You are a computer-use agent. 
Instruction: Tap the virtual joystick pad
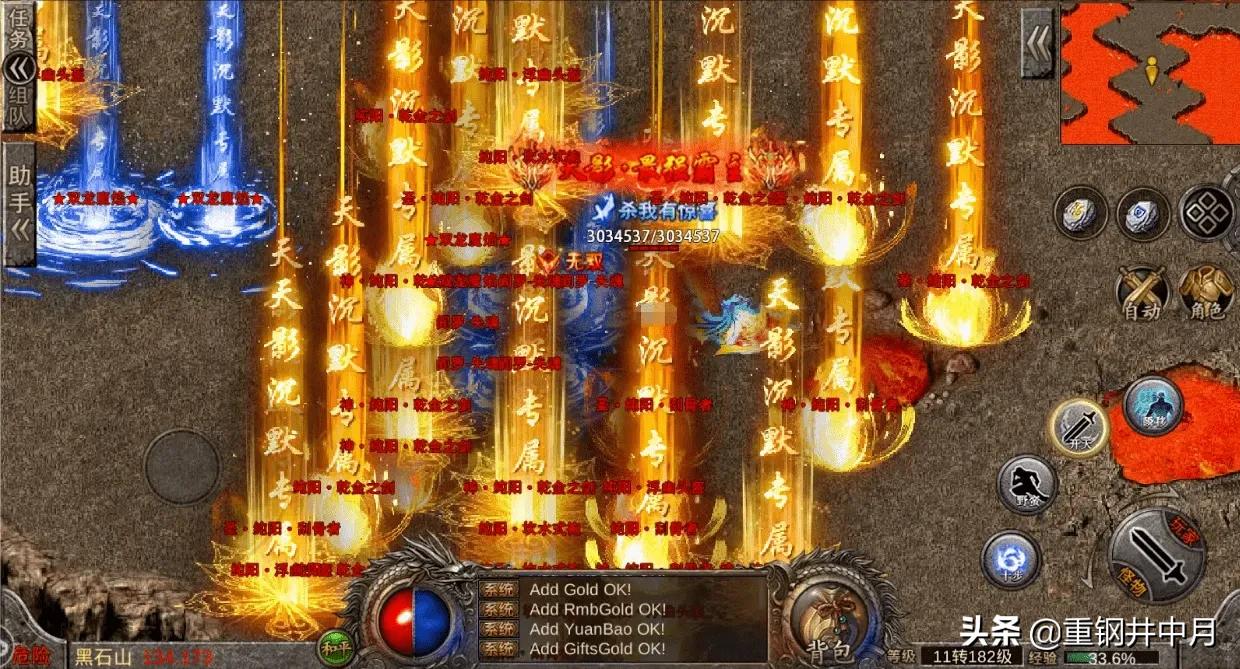[182, 467]
